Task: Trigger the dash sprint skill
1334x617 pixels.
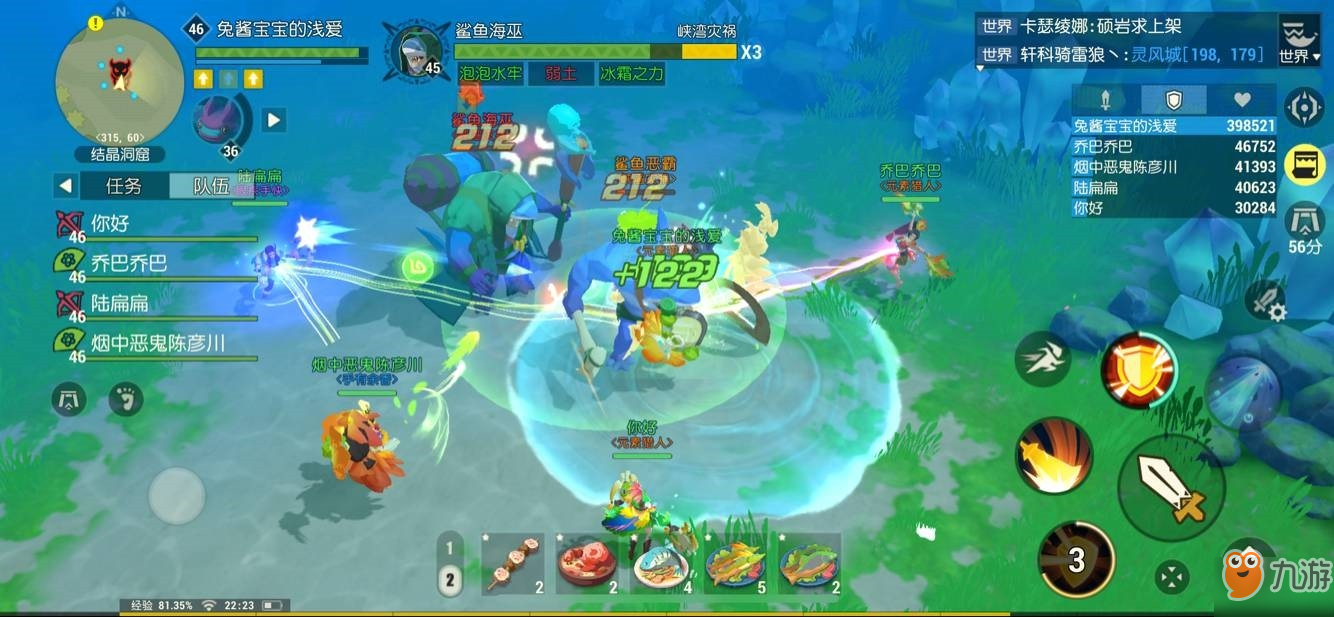Action: pyautogui.click(x=1043, y=358)
